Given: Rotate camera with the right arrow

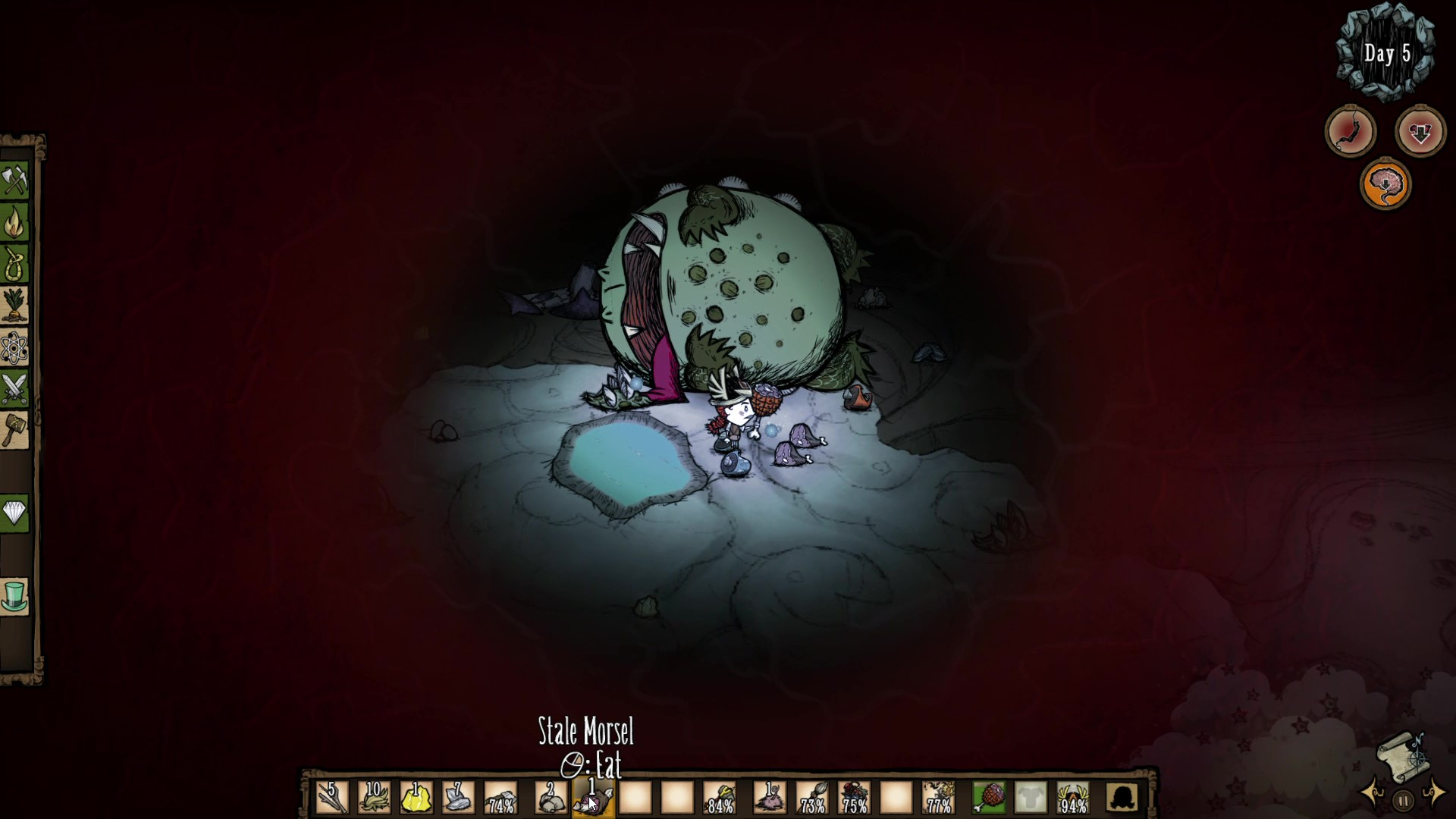Looking at the screenshot, I should 1436,794.
